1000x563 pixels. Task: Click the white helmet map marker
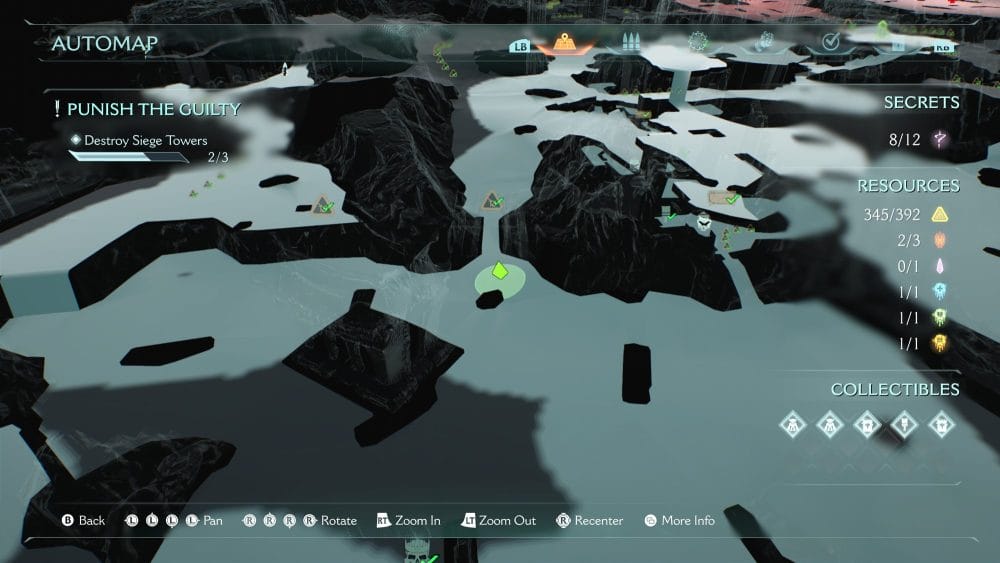click(x=705, y=223)
